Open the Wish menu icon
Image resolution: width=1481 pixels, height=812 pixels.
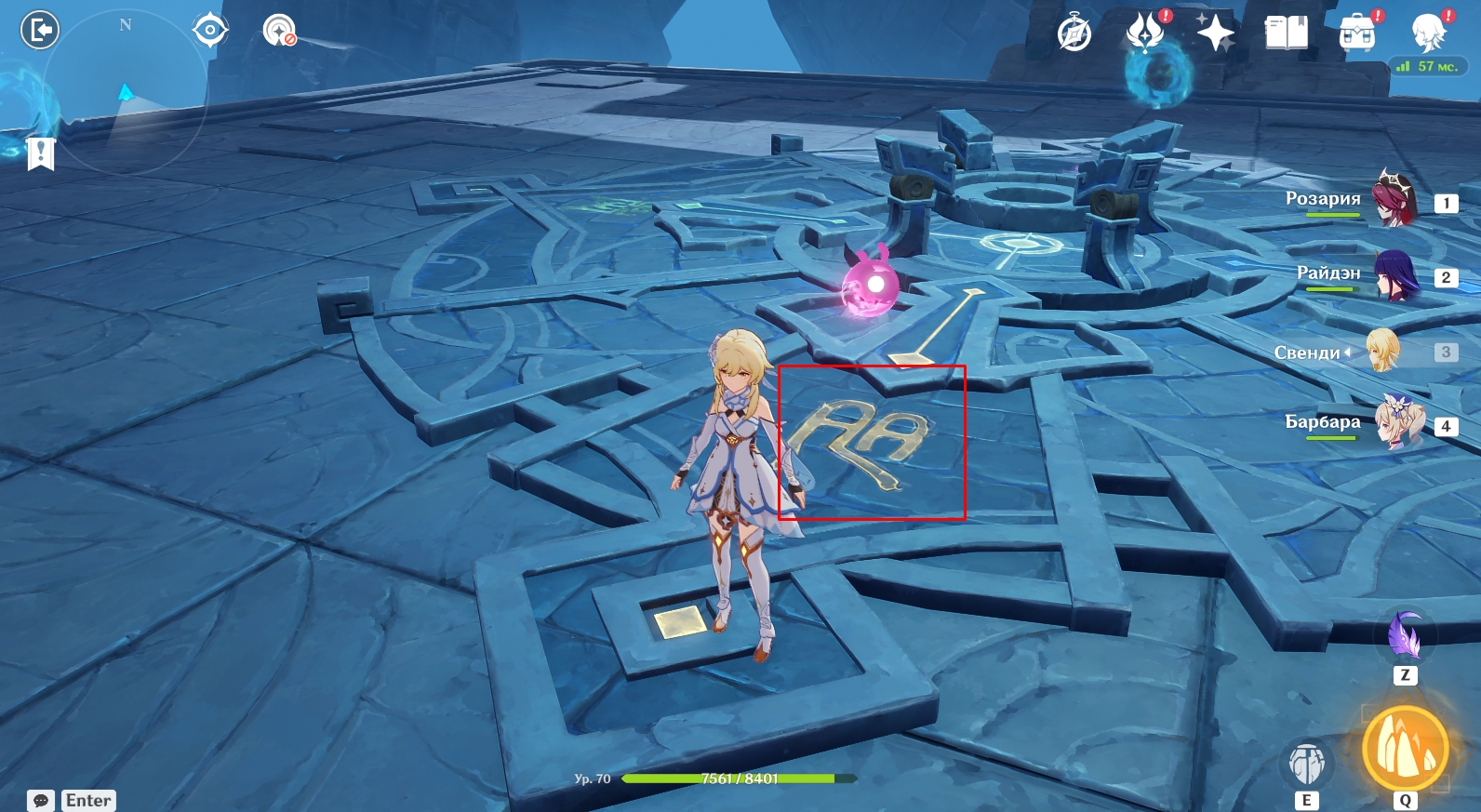click(x=1146, y=33)
